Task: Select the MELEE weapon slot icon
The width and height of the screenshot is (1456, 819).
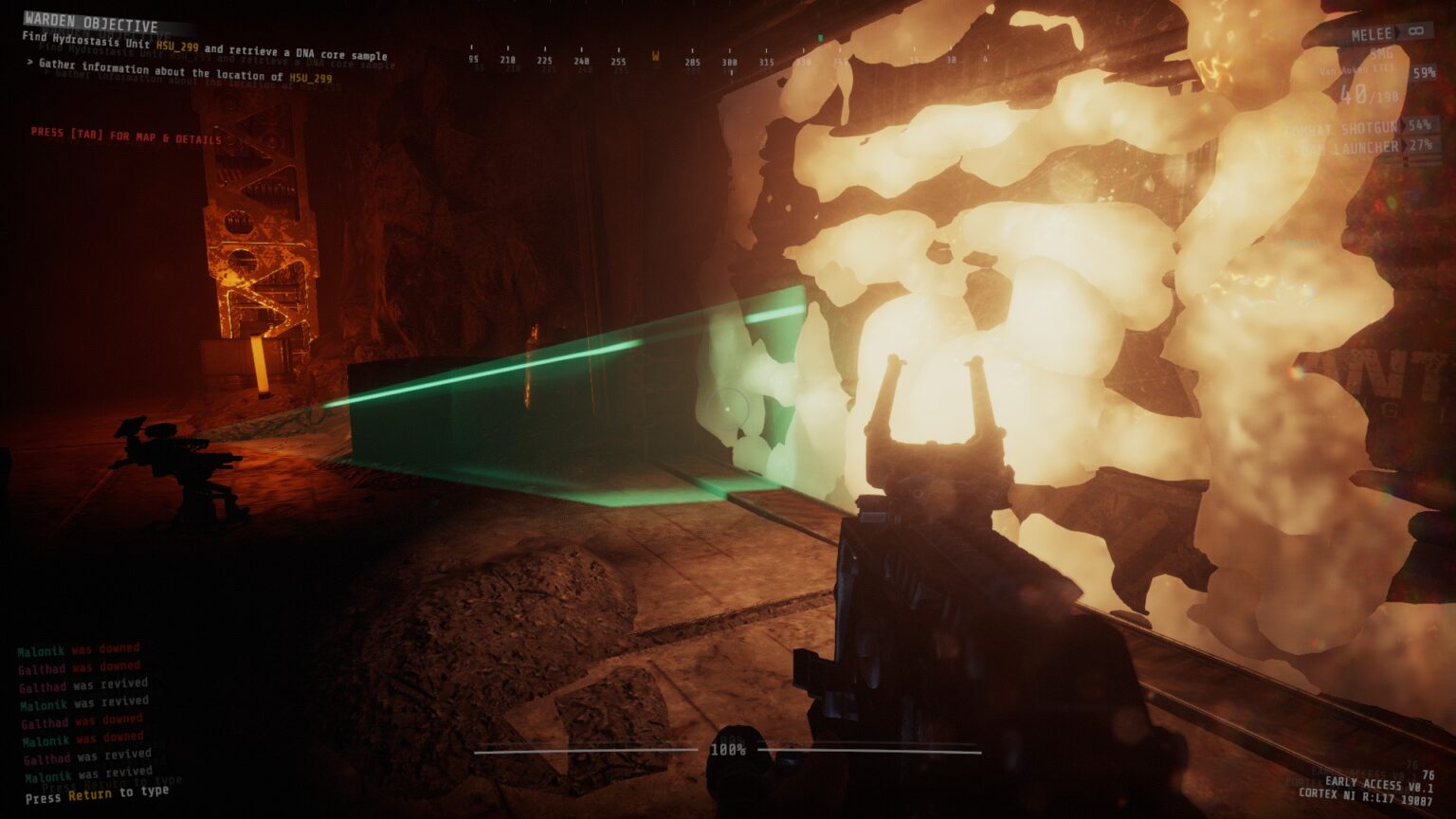Action: (x=1374, y=31)
